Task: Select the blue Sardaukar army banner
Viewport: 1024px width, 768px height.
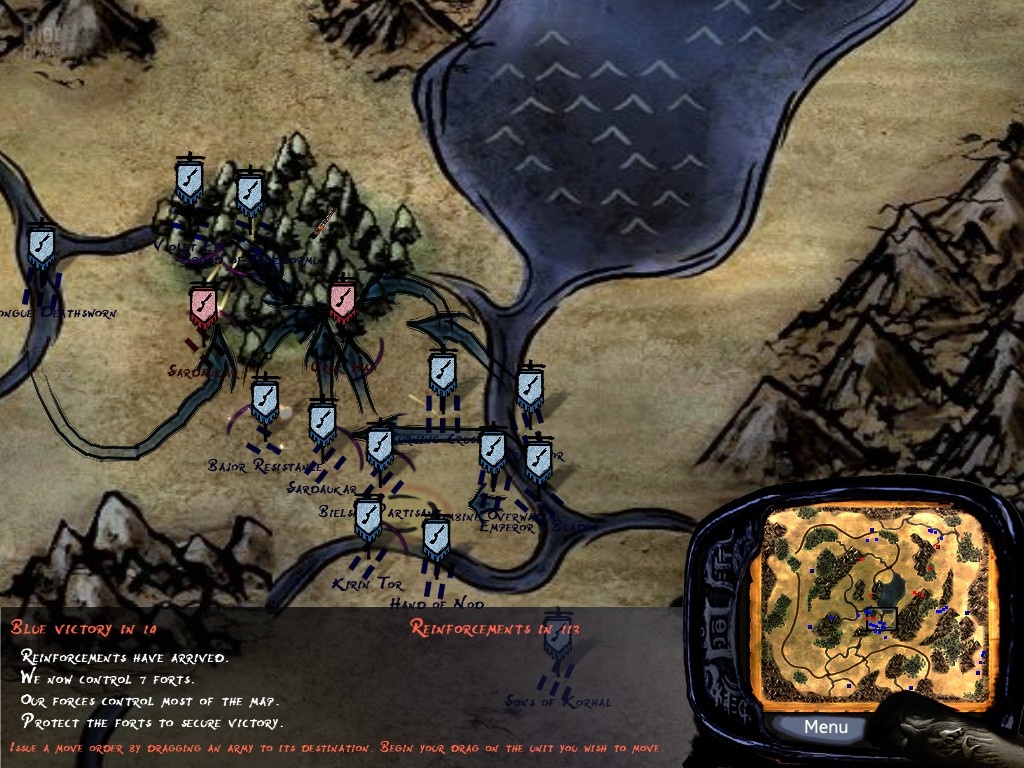Action: [322, 424]
